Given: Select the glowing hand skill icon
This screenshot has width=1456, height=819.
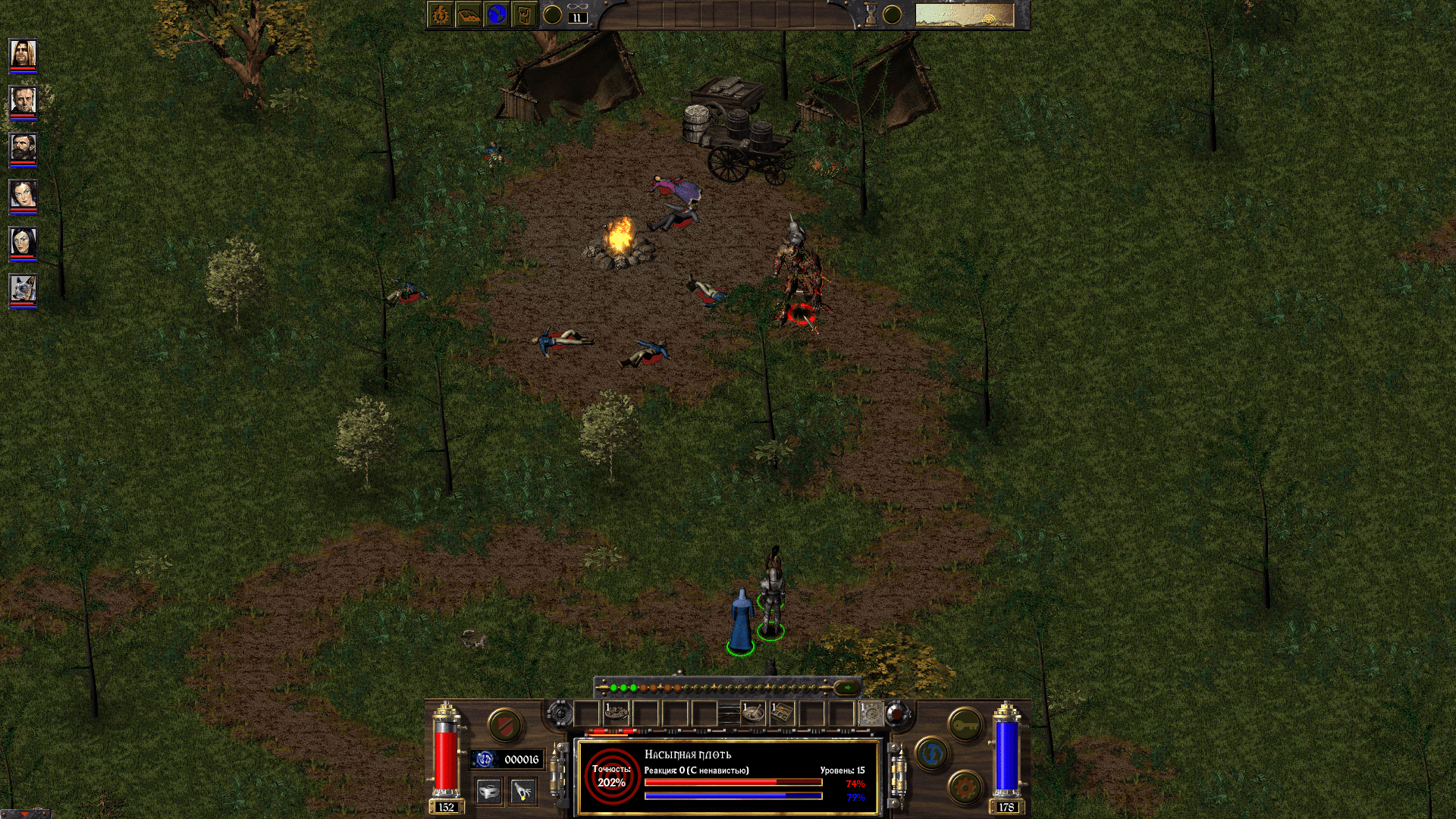Looking at the screenshot, I should (x=522, y=790).
